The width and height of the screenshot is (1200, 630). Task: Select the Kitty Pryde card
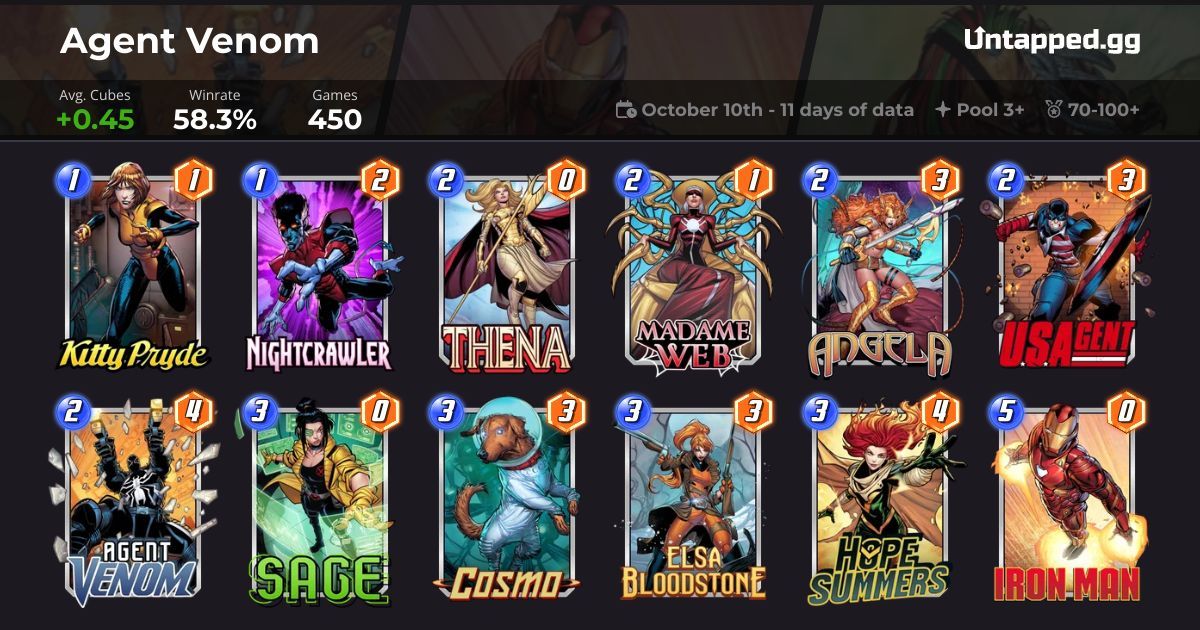[132, 270]
